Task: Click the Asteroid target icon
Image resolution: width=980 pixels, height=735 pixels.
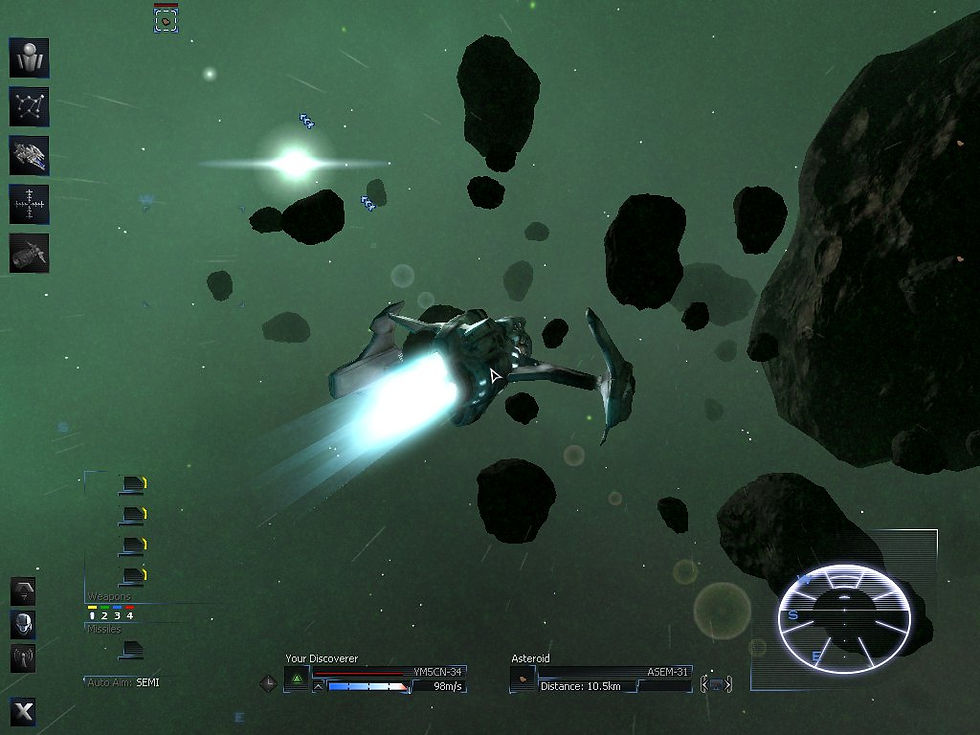Action: [522, 679]
